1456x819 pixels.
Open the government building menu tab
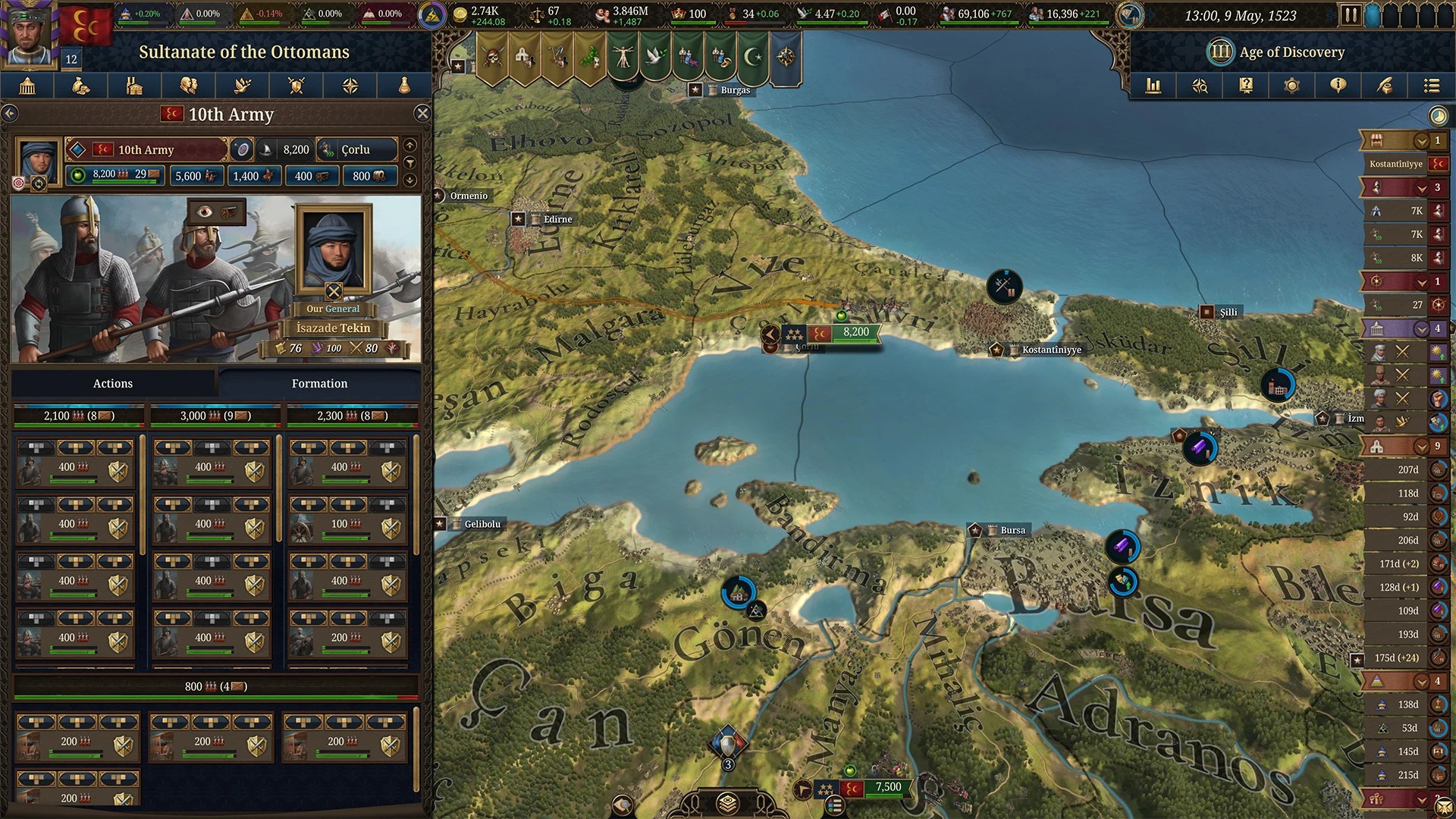click(x=27, y=86)
